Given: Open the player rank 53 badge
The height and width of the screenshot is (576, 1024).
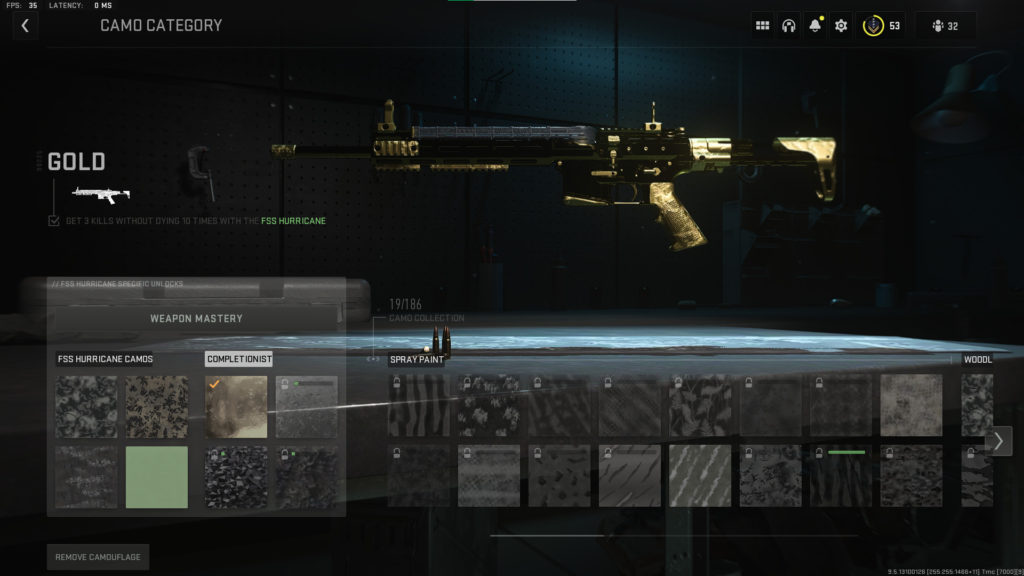Looking at the screenshot, I should pos(881,26).
